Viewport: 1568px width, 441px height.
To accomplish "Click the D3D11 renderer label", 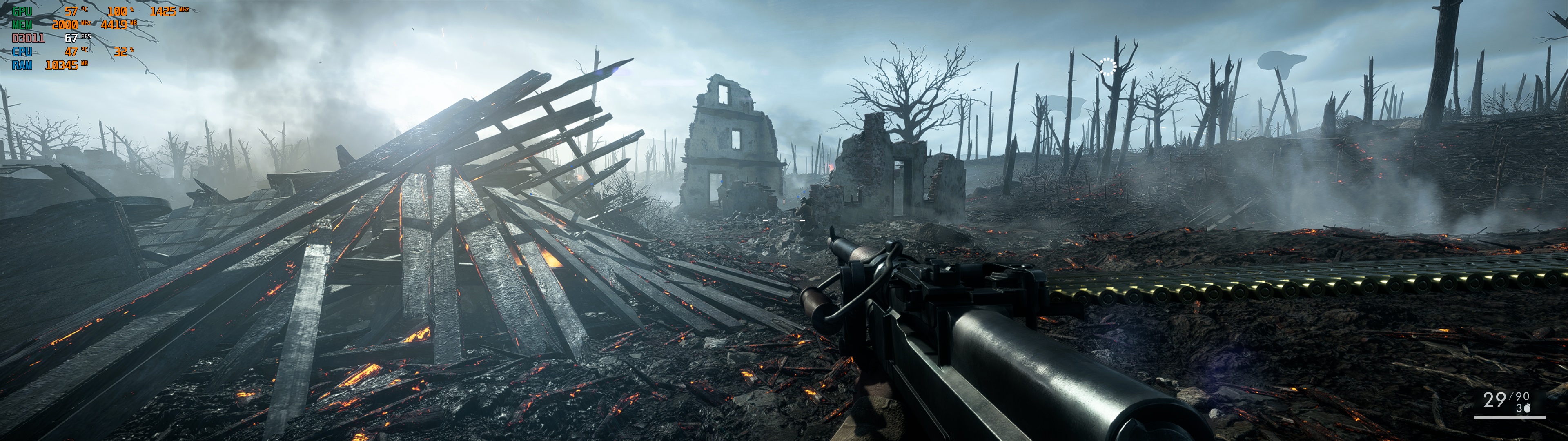I will (29, 38).
